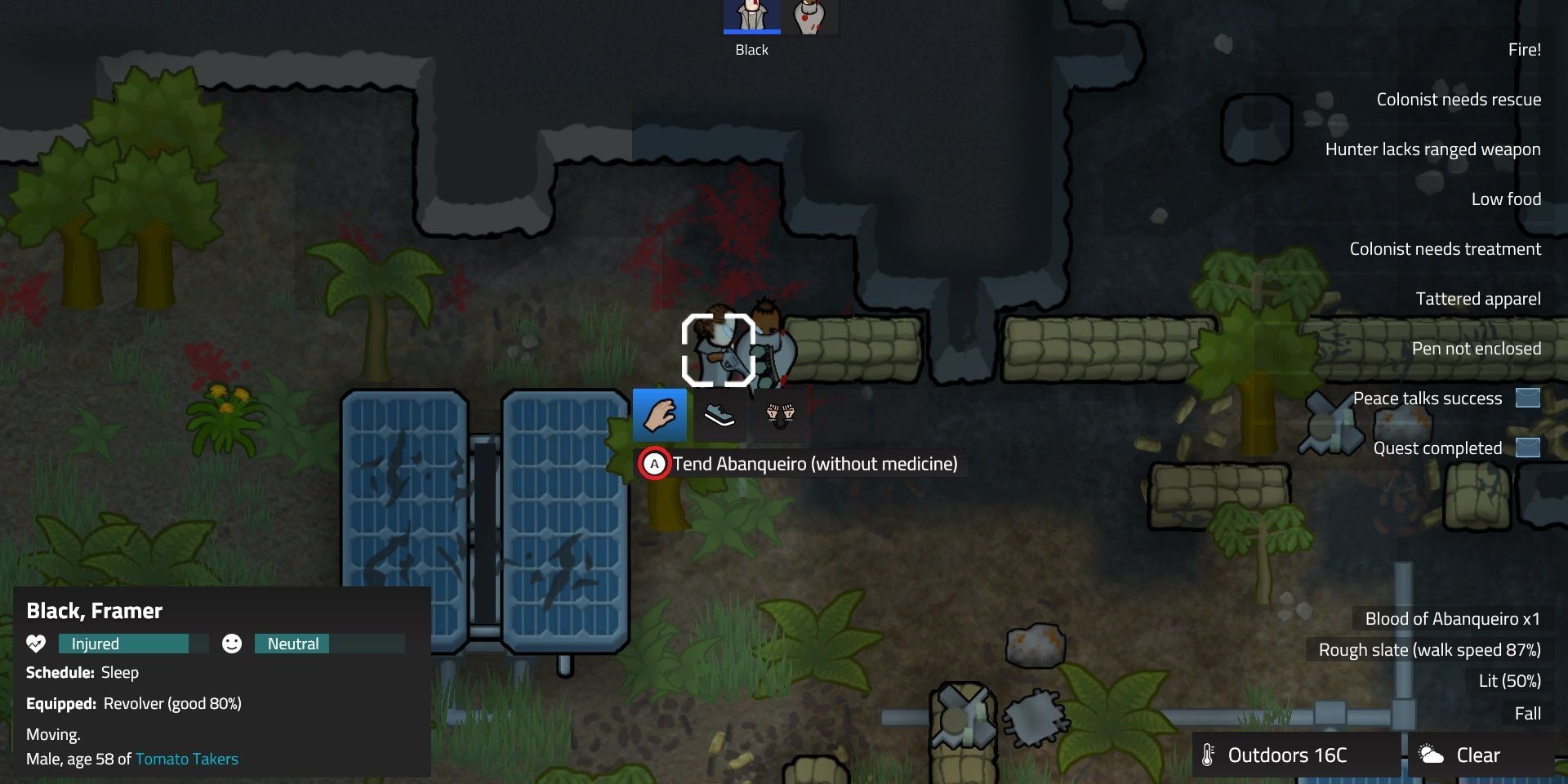Screen dimensions: 1568x784
Task: Open the Peace talks success envelope icon
Action: tap(1529, 398)
